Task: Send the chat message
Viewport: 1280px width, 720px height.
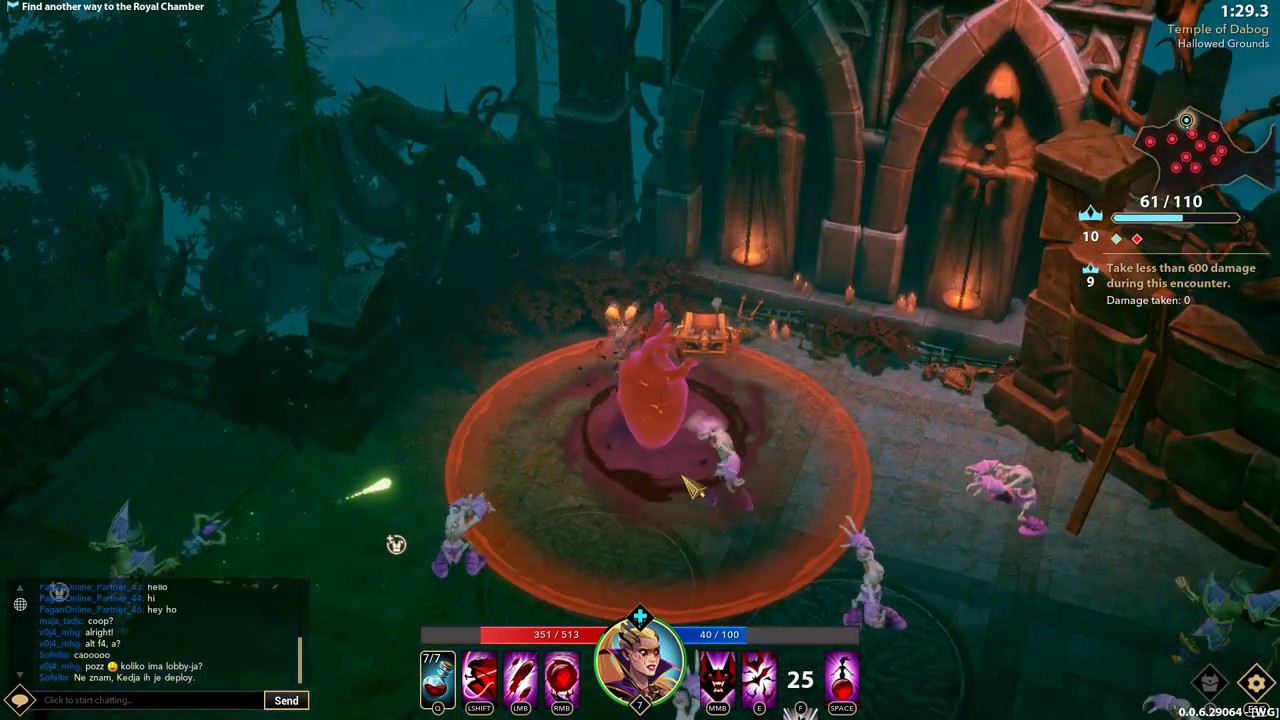Action: [287, 700]
